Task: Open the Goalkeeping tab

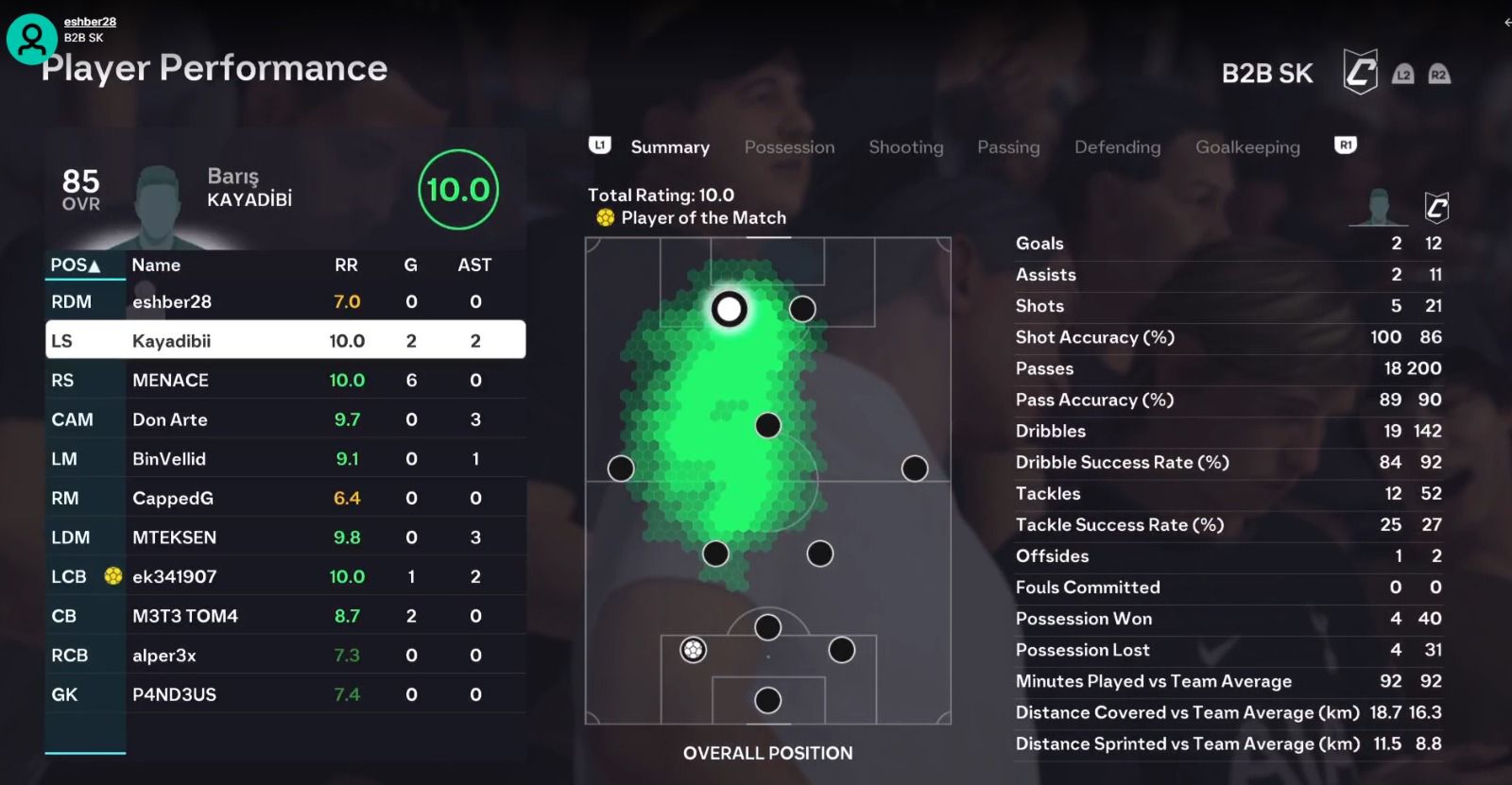Action: (x=1247, y=147)
